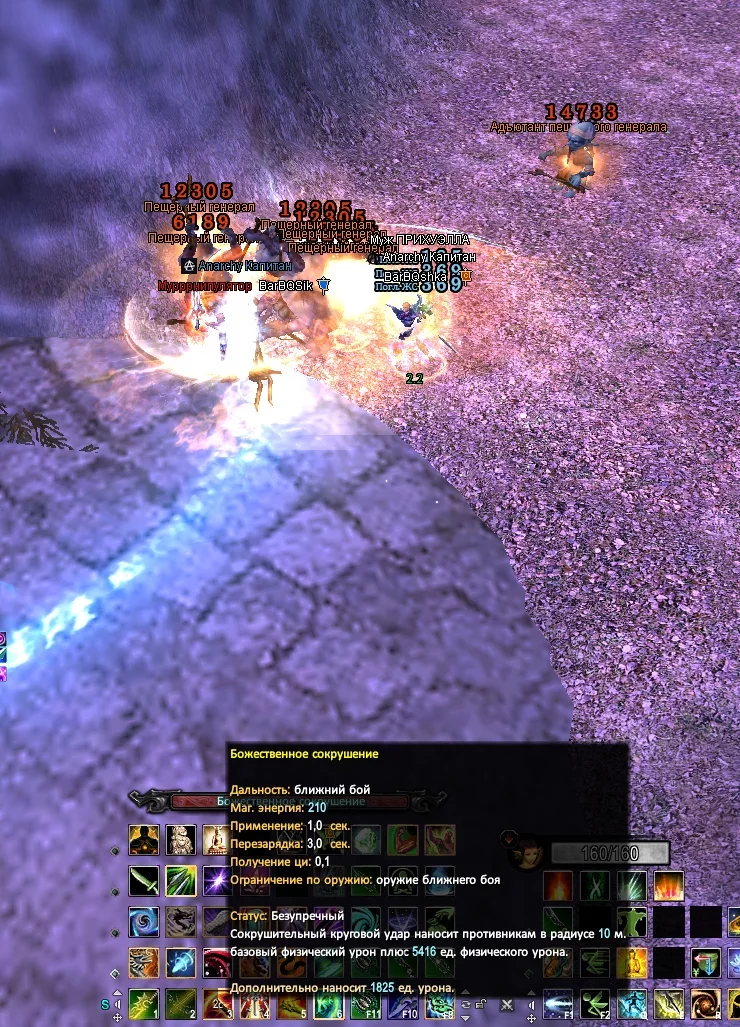The width and height of the screenshot is (740, 1027).
Task: Use the glowing blue humanoid skill
Action: coord(631,1003)
